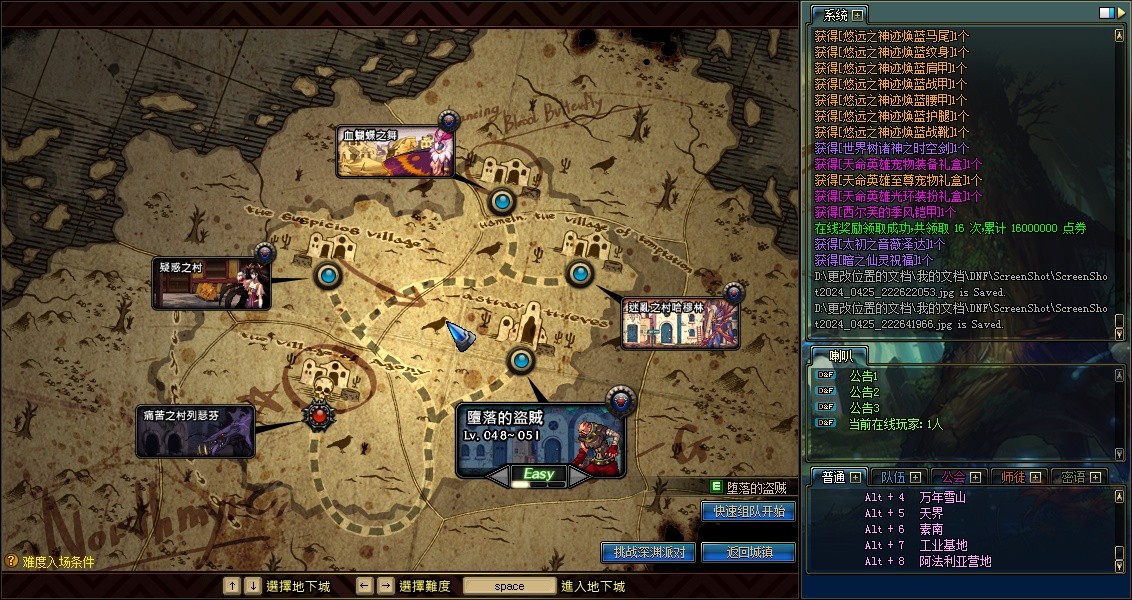Screen dimensions: 1132x600
Task: Increase difficulty with the right arrow beside Easy
Action: click(579, 476)
